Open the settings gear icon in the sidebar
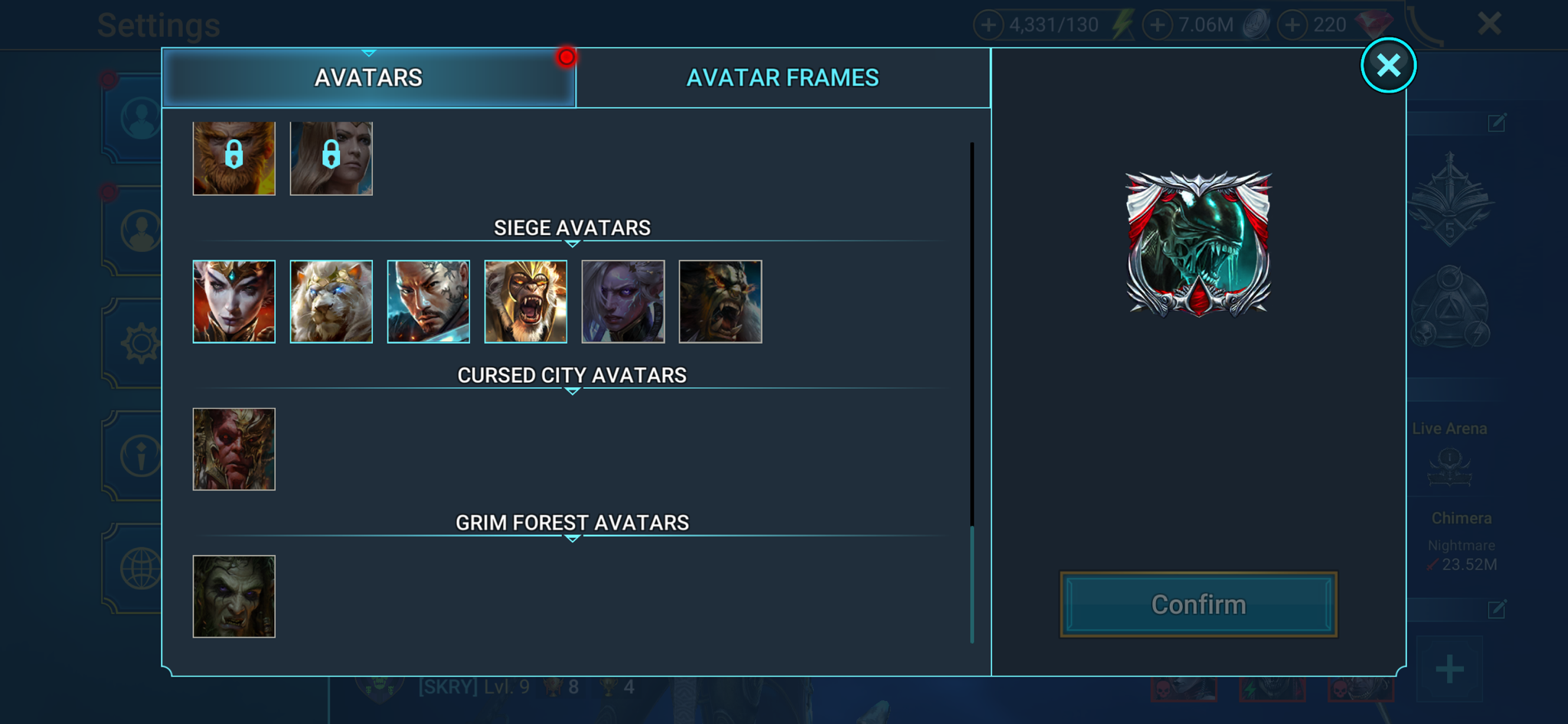This screenshot has height=724, width=1568. 140,344
